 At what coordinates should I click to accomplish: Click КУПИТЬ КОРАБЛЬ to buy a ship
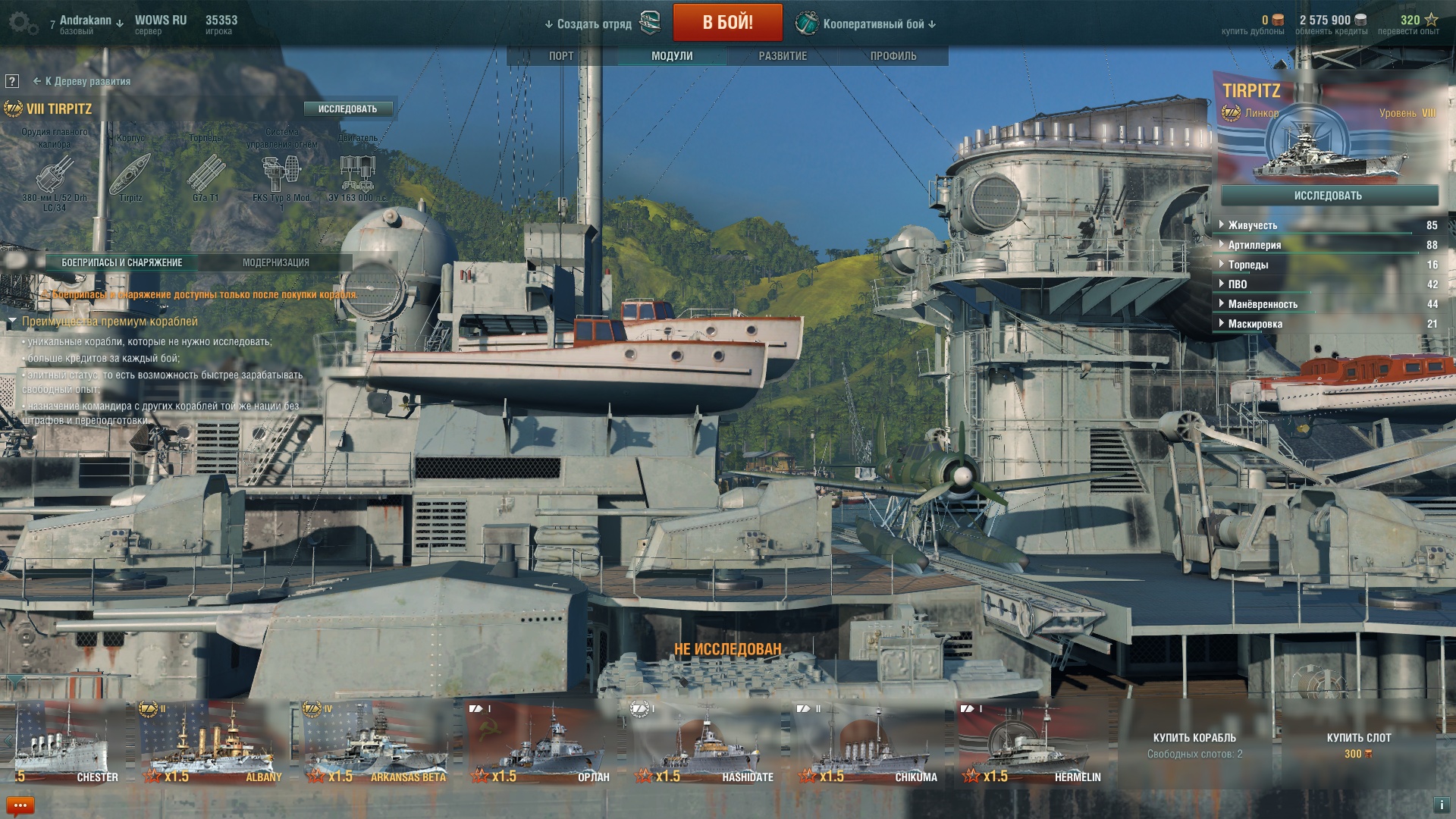(x=1194, y=744)
